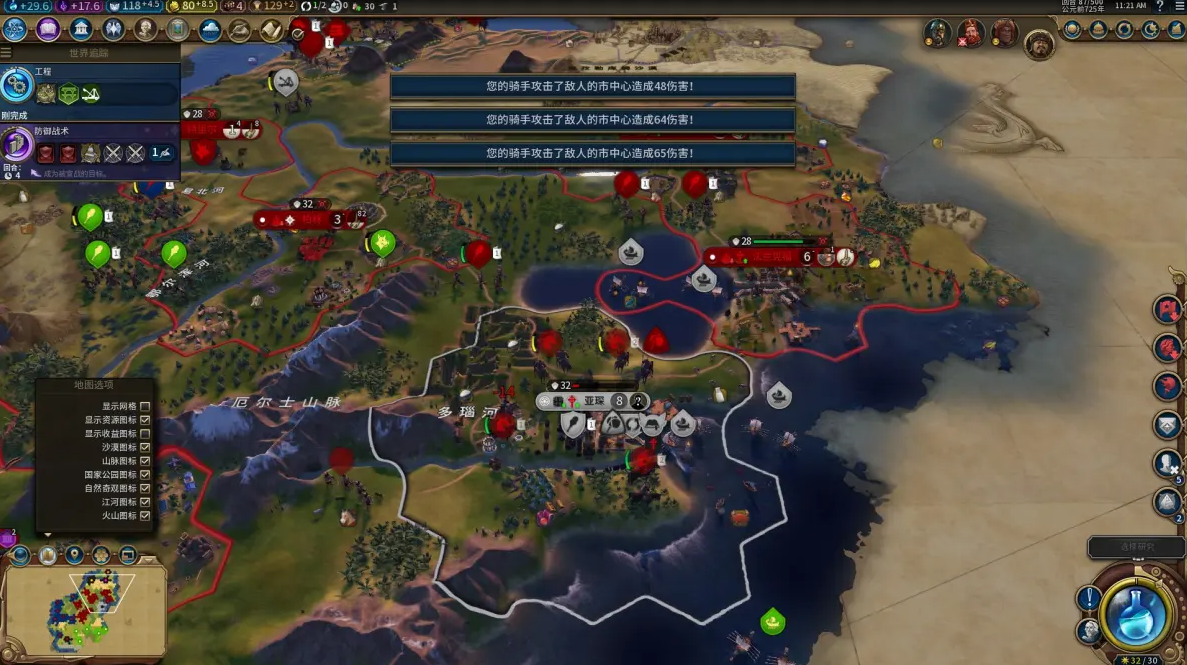Open the technology tree button

coord(15,29)
